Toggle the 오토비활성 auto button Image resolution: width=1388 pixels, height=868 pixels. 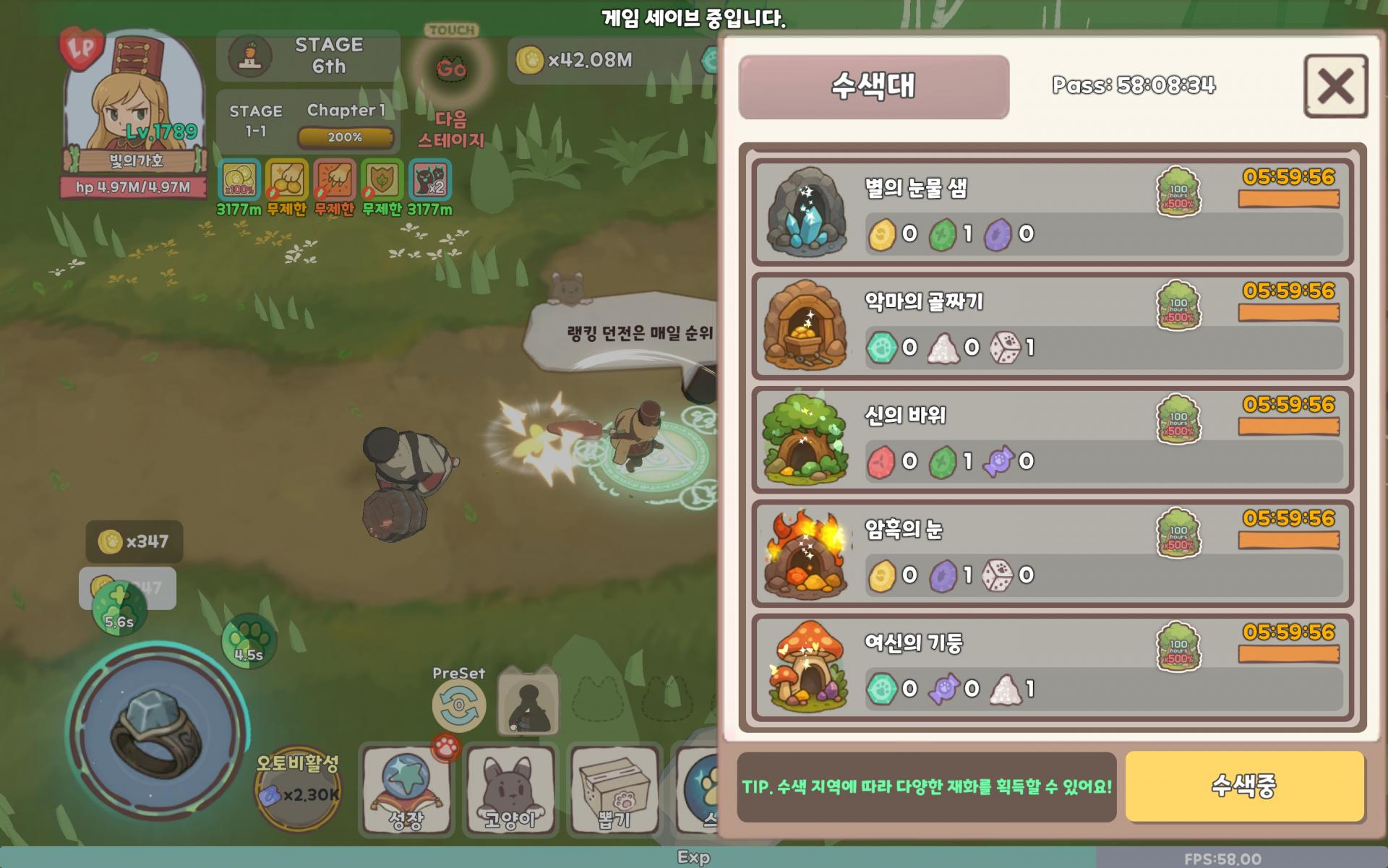click(298, 789)
